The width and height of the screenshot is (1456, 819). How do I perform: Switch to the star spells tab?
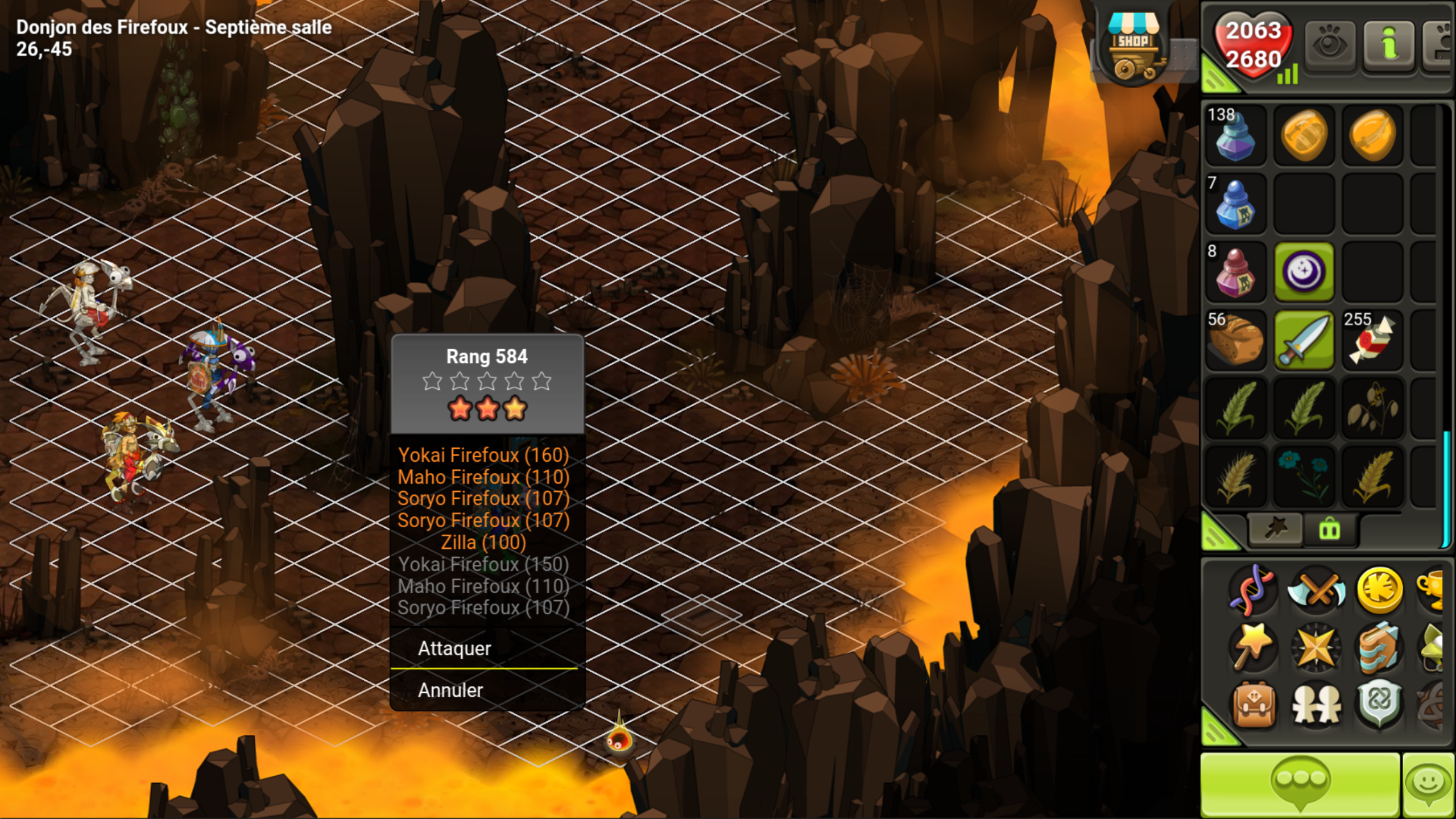coord(1275,529)
